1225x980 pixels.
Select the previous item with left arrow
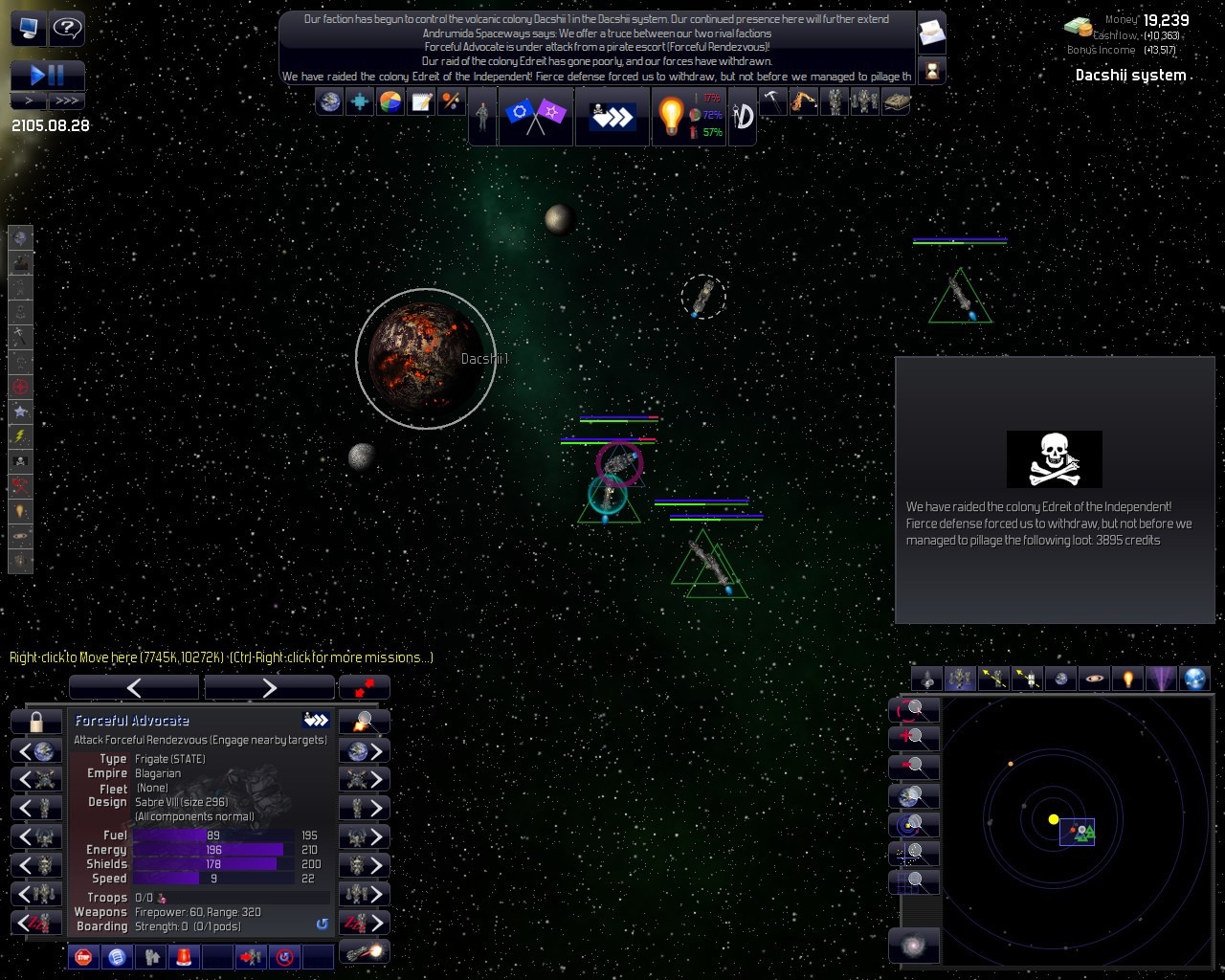pos(134,687)
